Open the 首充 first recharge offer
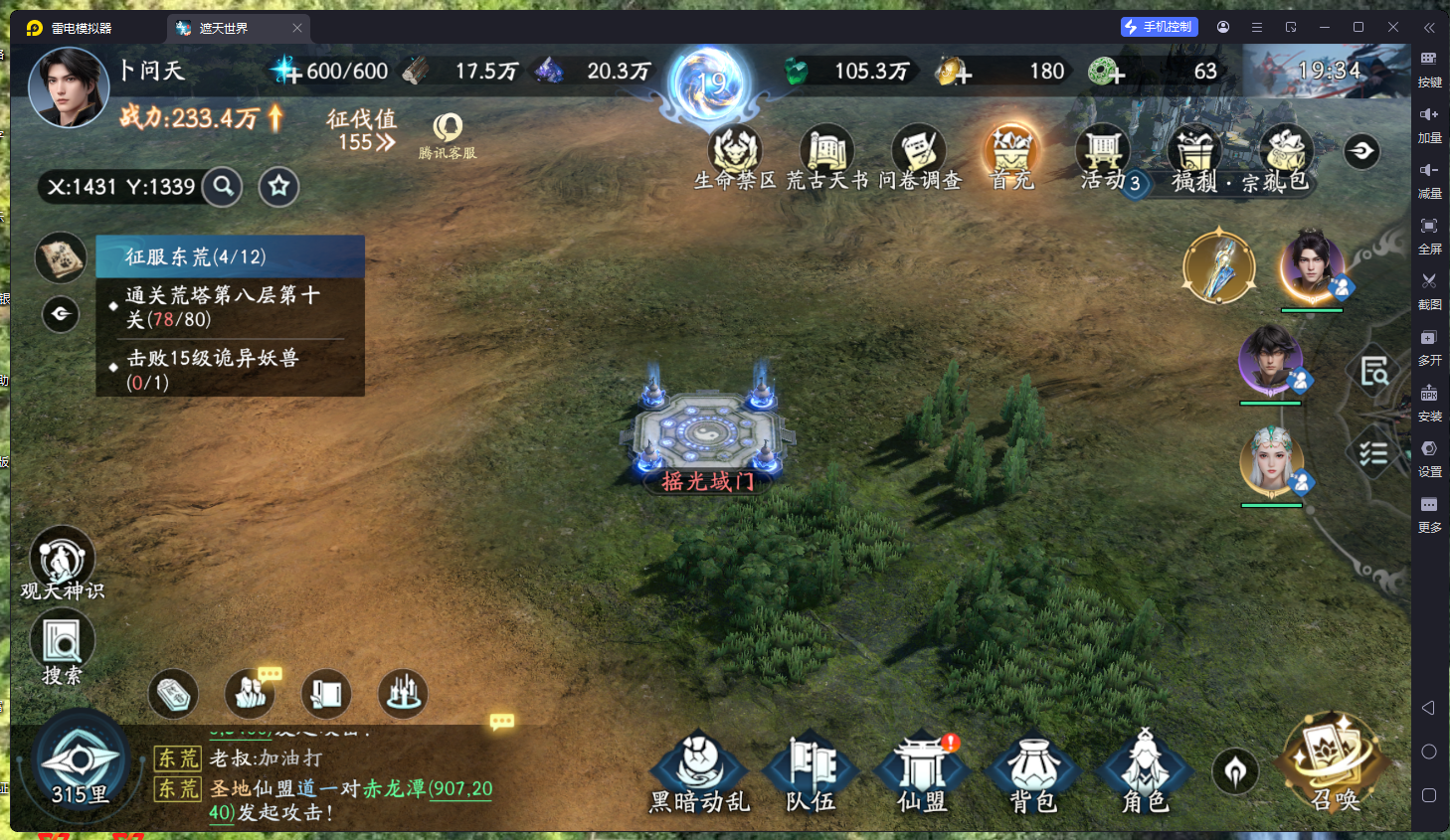The width and height of the screenshot is (1450, 840). coord(1011,156)
